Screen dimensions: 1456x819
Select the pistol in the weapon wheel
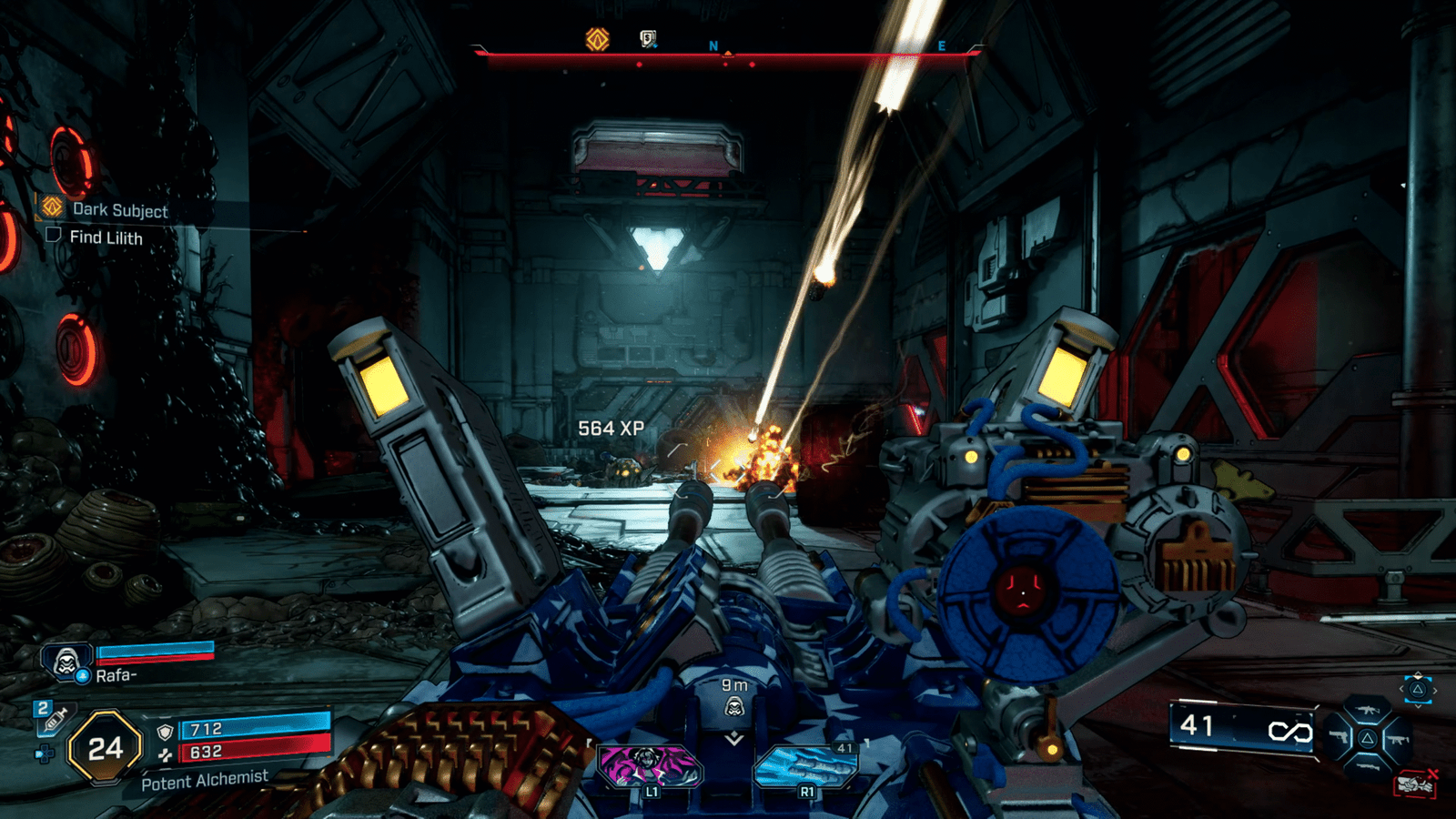tap(1338, 737)
